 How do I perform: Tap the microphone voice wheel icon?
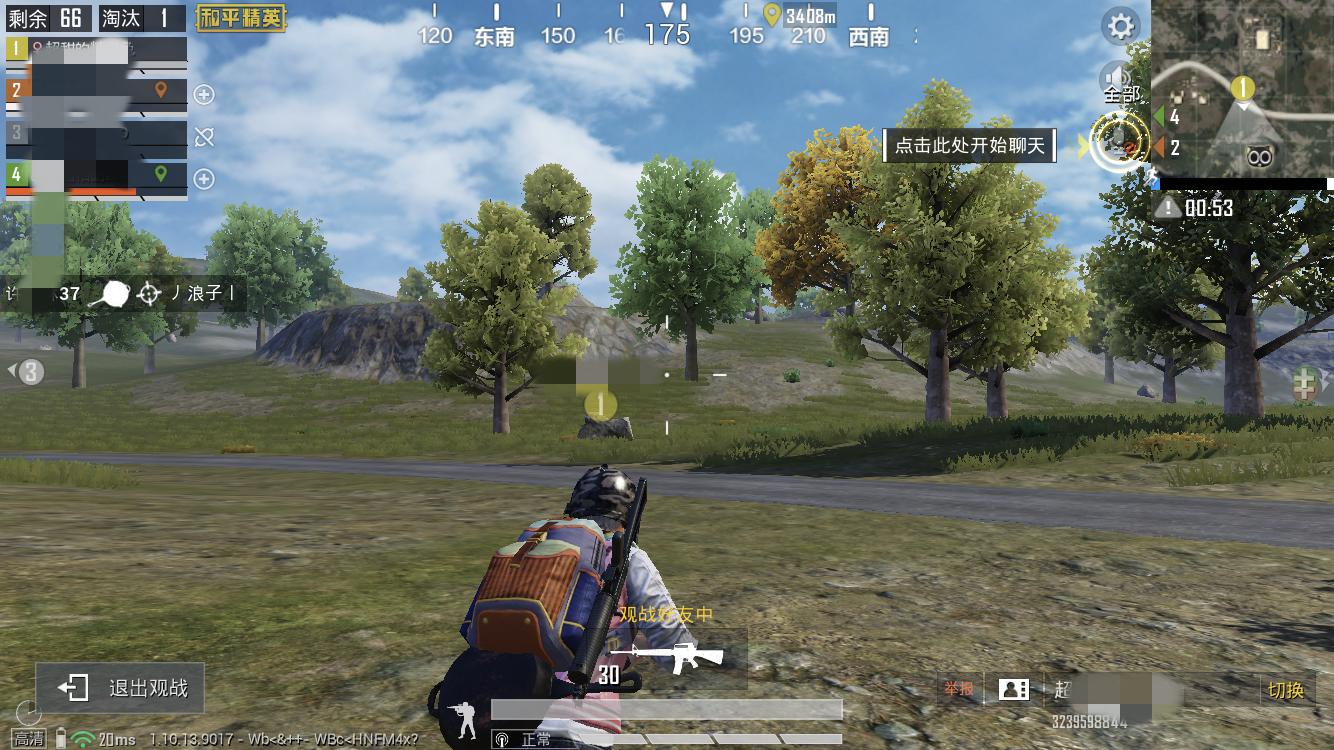(x=1119, y=144)
